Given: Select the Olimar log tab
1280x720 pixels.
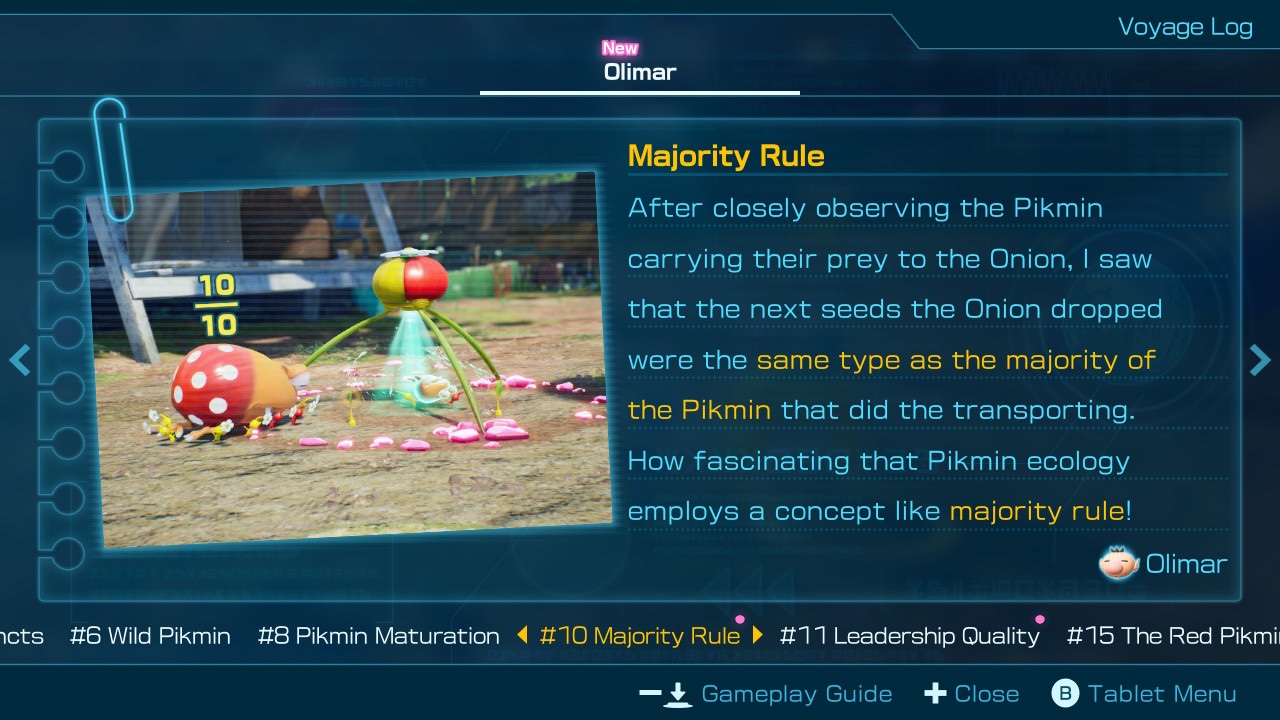Looking at the screenshot, I should (640, 72).
